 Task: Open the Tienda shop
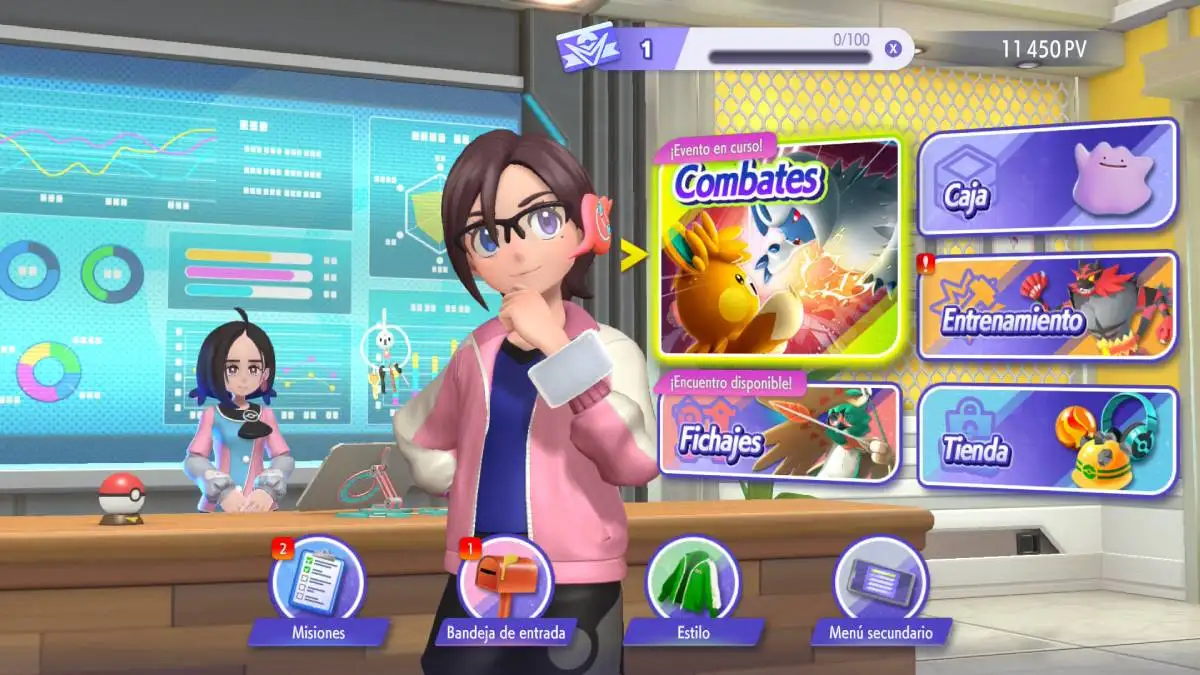coord(1046,439)
